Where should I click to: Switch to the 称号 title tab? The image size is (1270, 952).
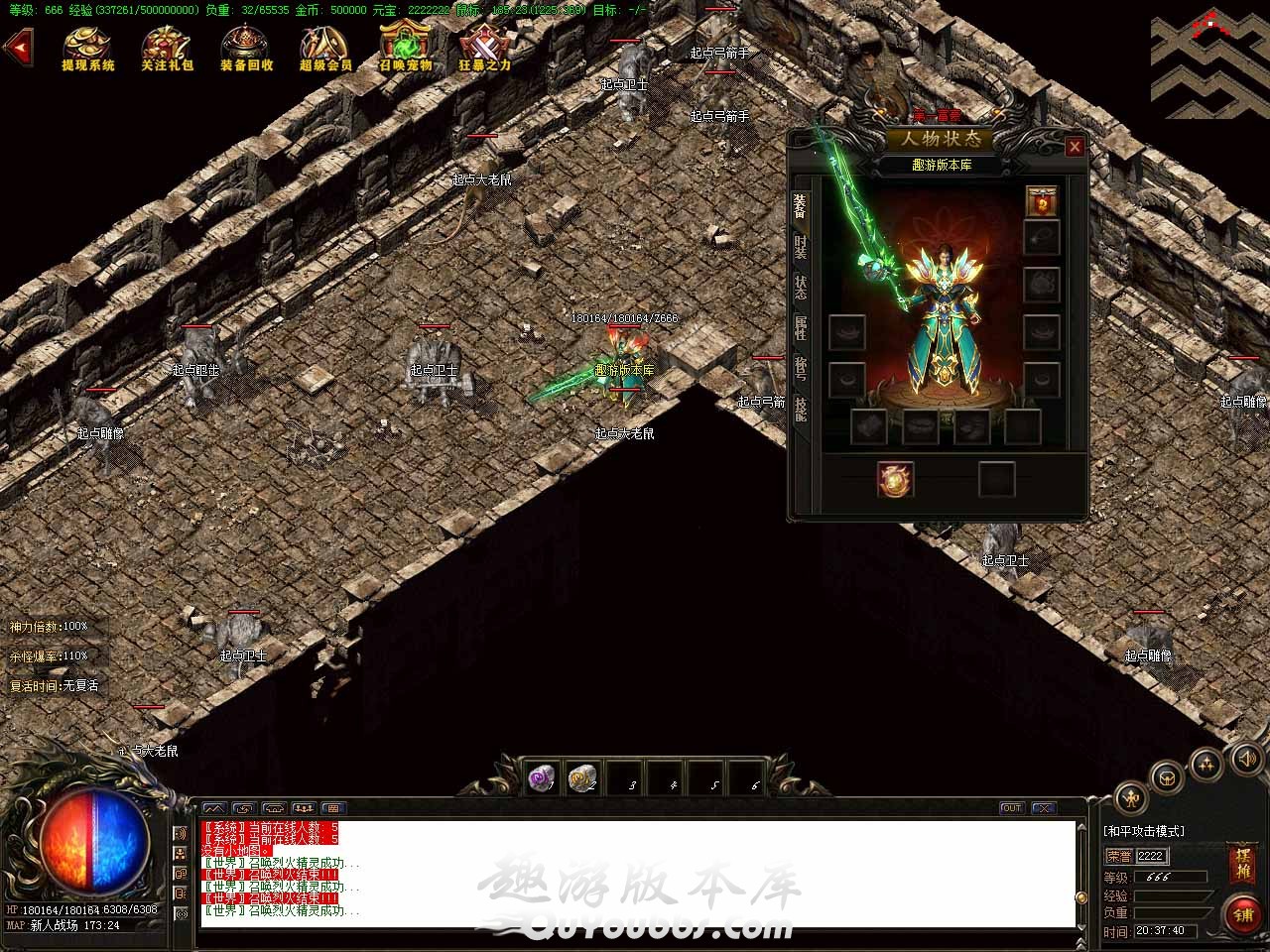800,369
